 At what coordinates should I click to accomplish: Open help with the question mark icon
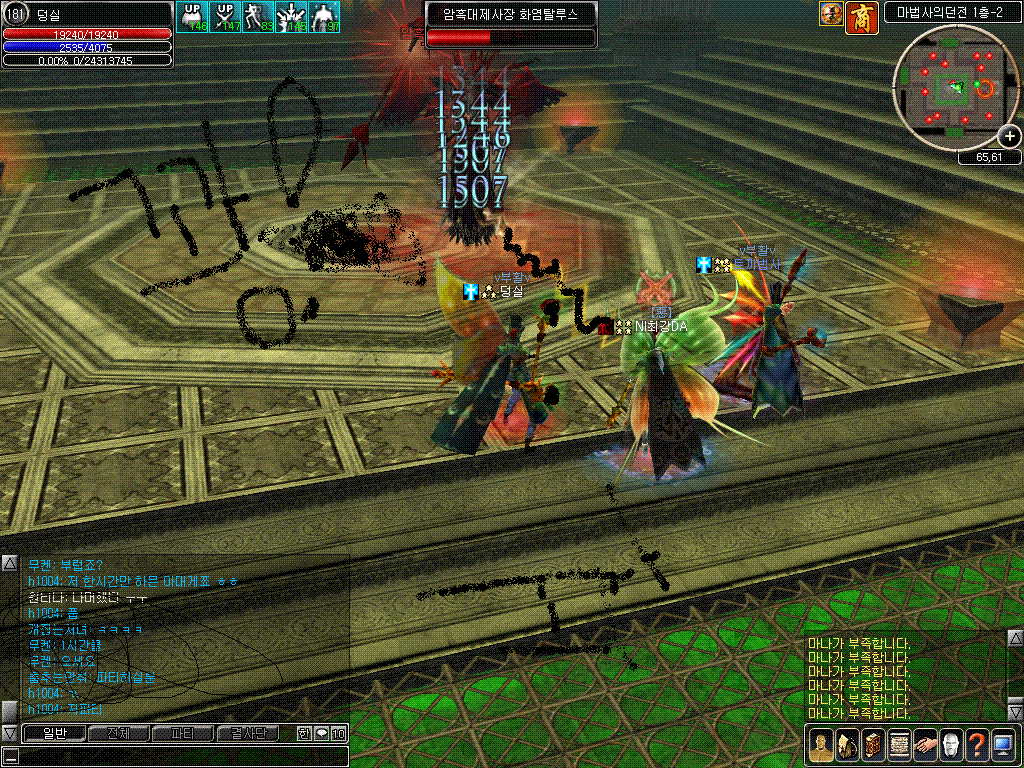[x=976, y=745]
